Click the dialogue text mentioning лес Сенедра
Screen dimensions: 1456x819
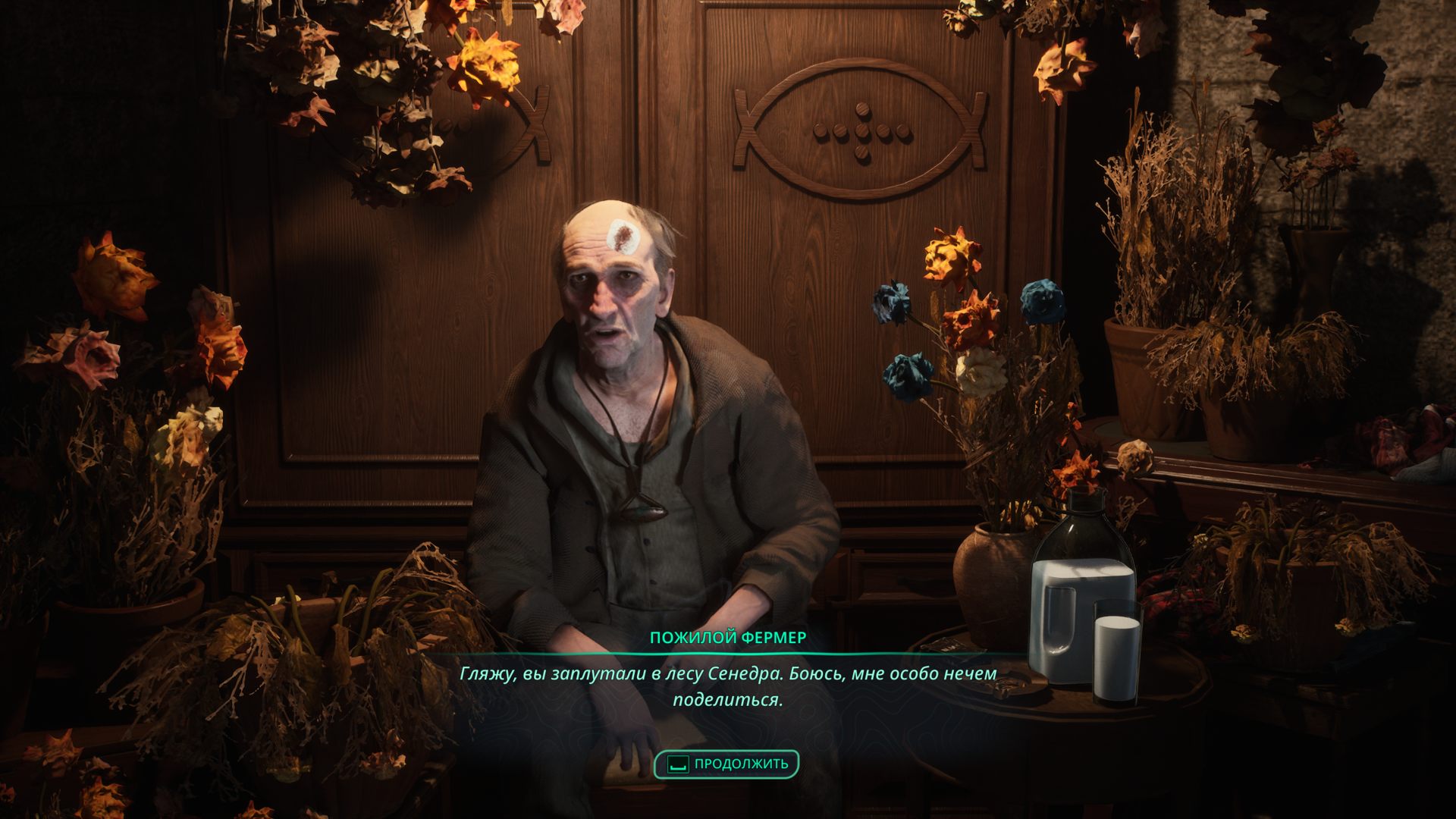728,673
